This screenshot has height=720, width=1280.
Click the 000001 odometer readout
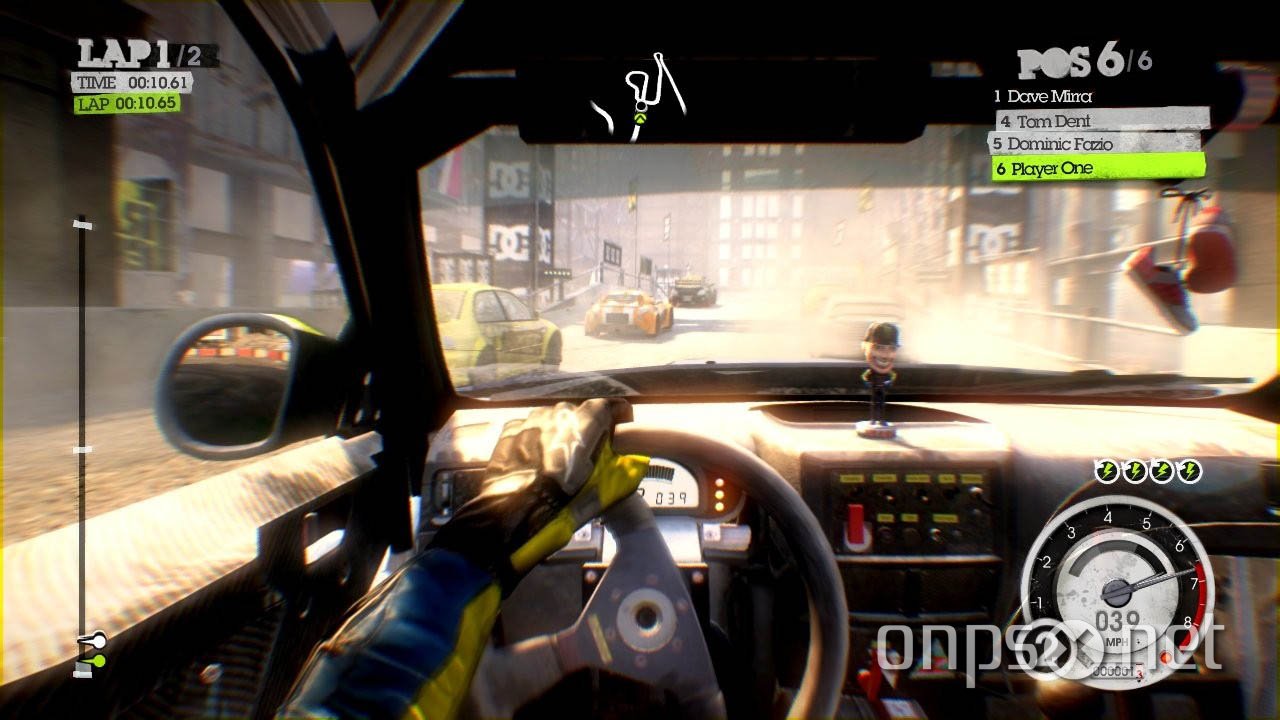[x=1113, y=670]
